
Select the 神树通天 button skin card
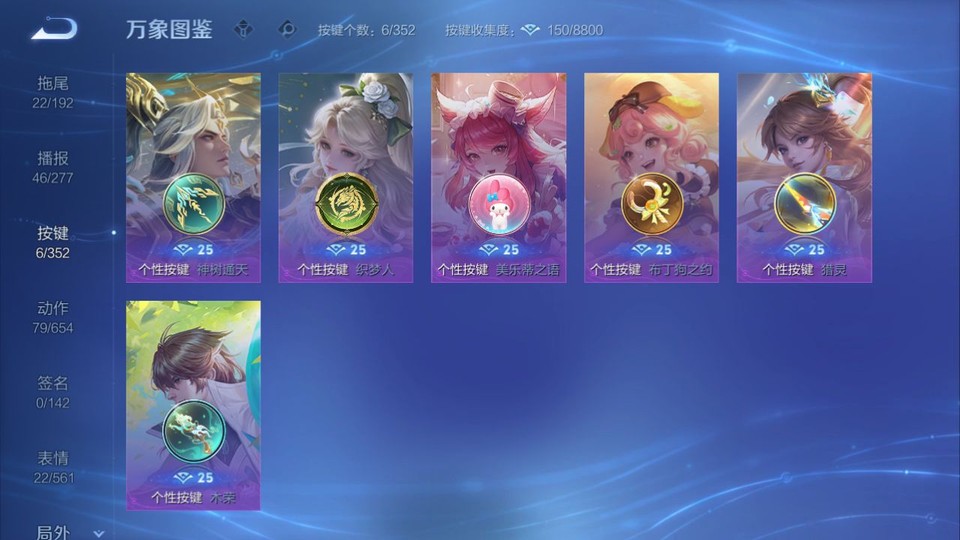(x=193, y=178)
